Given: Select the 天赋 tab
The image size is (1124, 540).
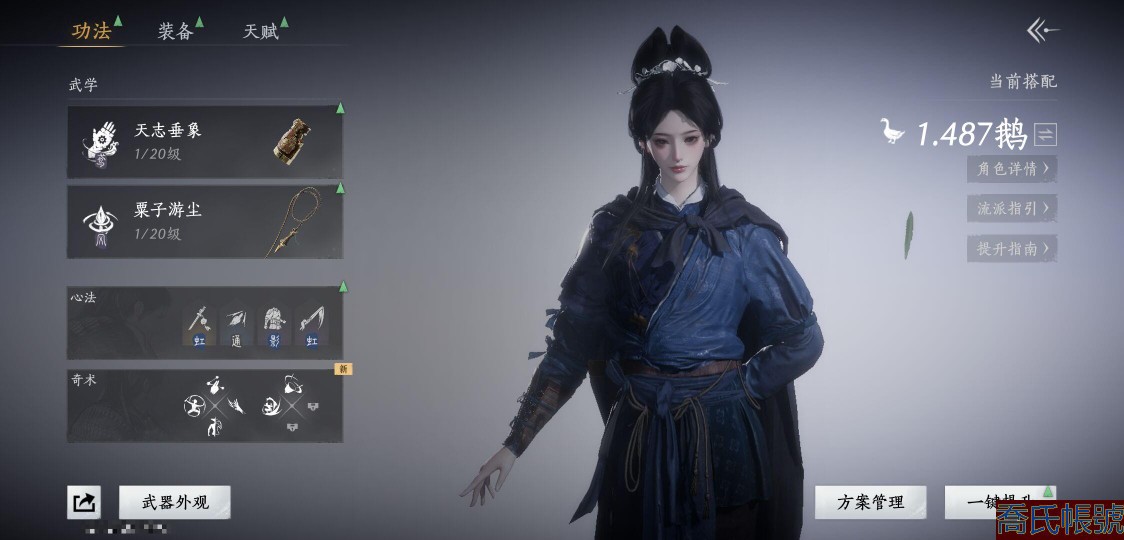Looking at the screenshot, I should click(260, 31).
